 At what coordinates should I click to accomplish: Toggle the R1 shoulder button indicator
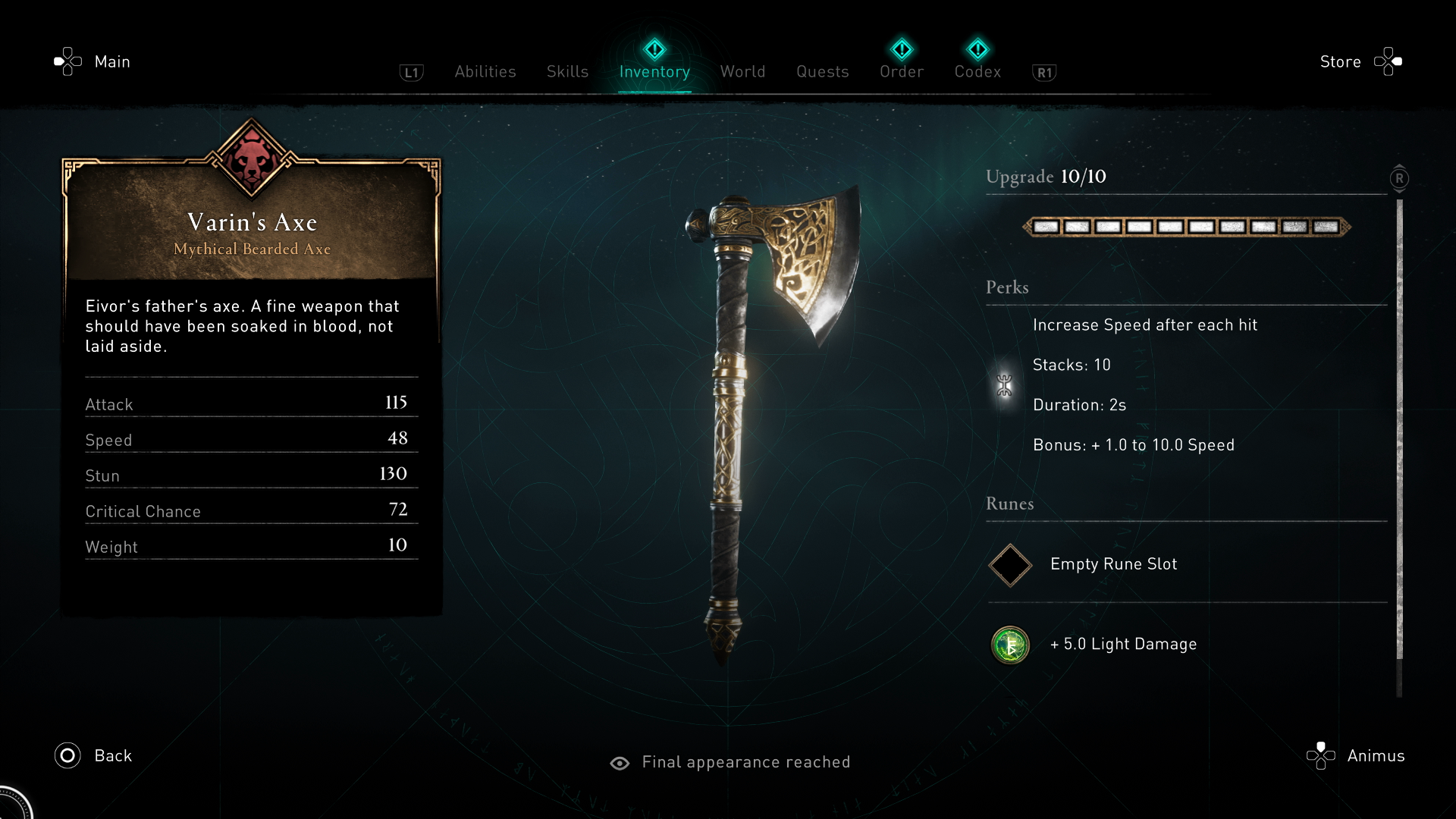pyautogui.click(x=1044, y=72)
